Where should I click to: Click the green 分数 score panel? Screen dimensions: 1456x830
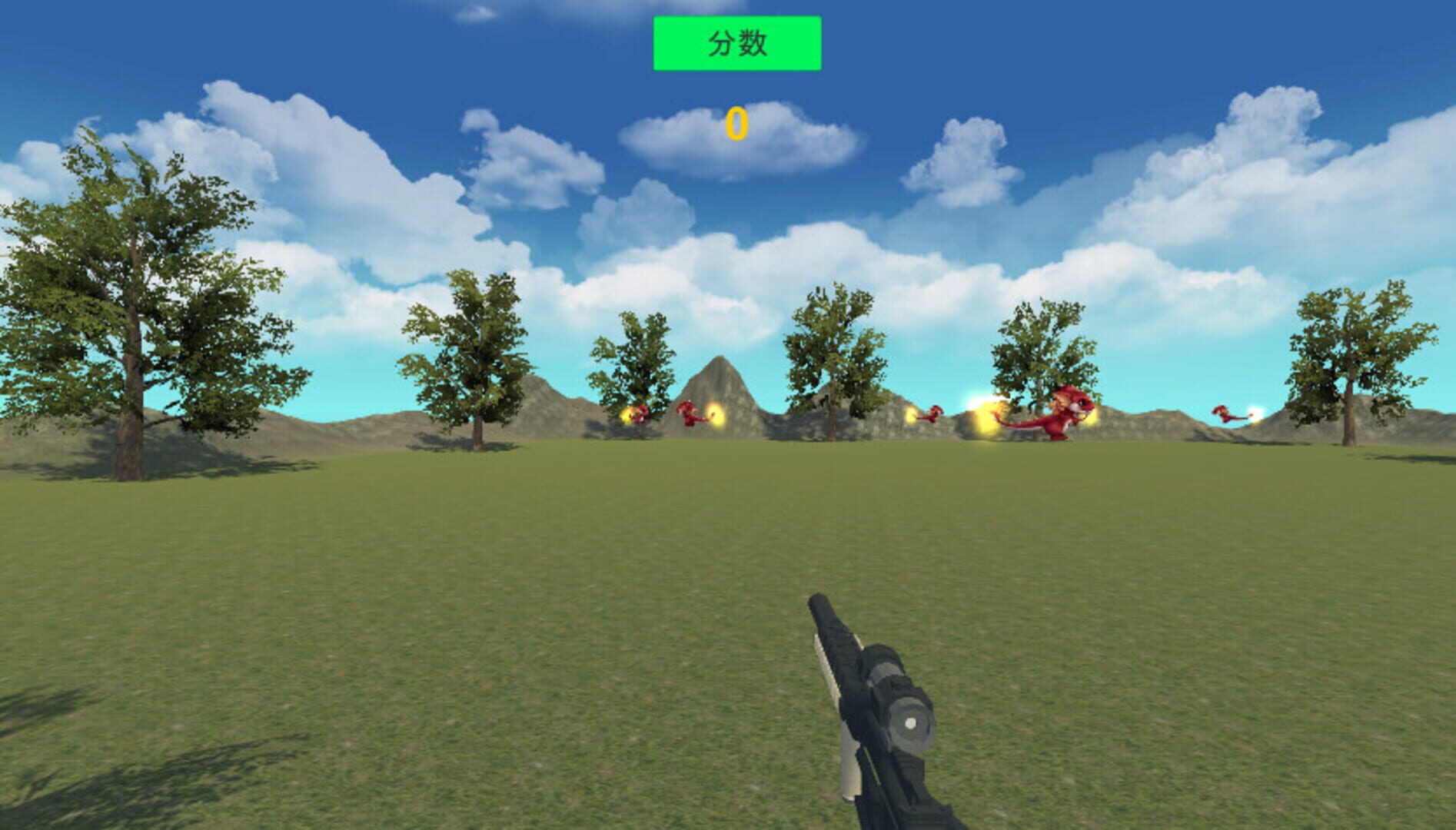pos(738,44)
